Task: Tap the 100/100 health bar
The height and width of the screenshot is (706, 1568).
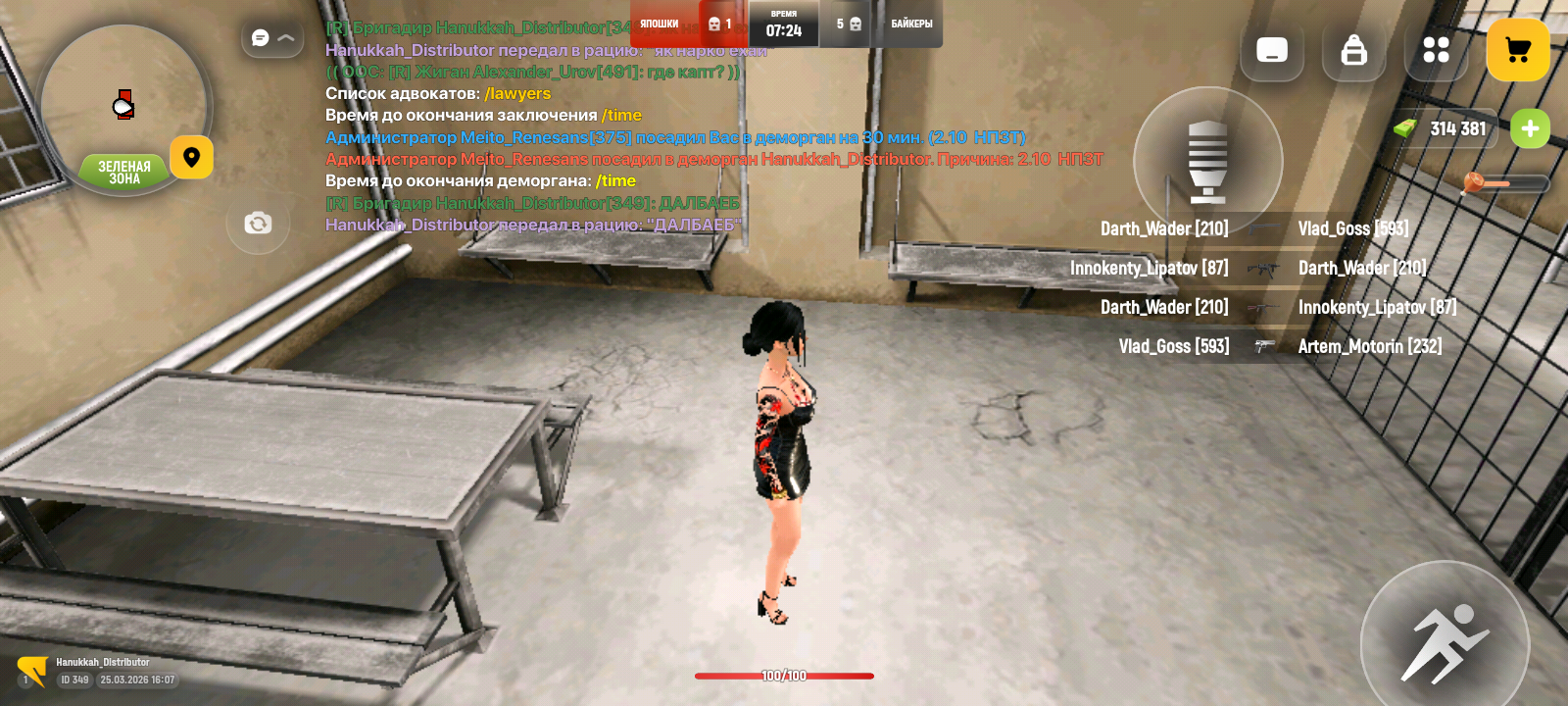Action: (783, 676)
